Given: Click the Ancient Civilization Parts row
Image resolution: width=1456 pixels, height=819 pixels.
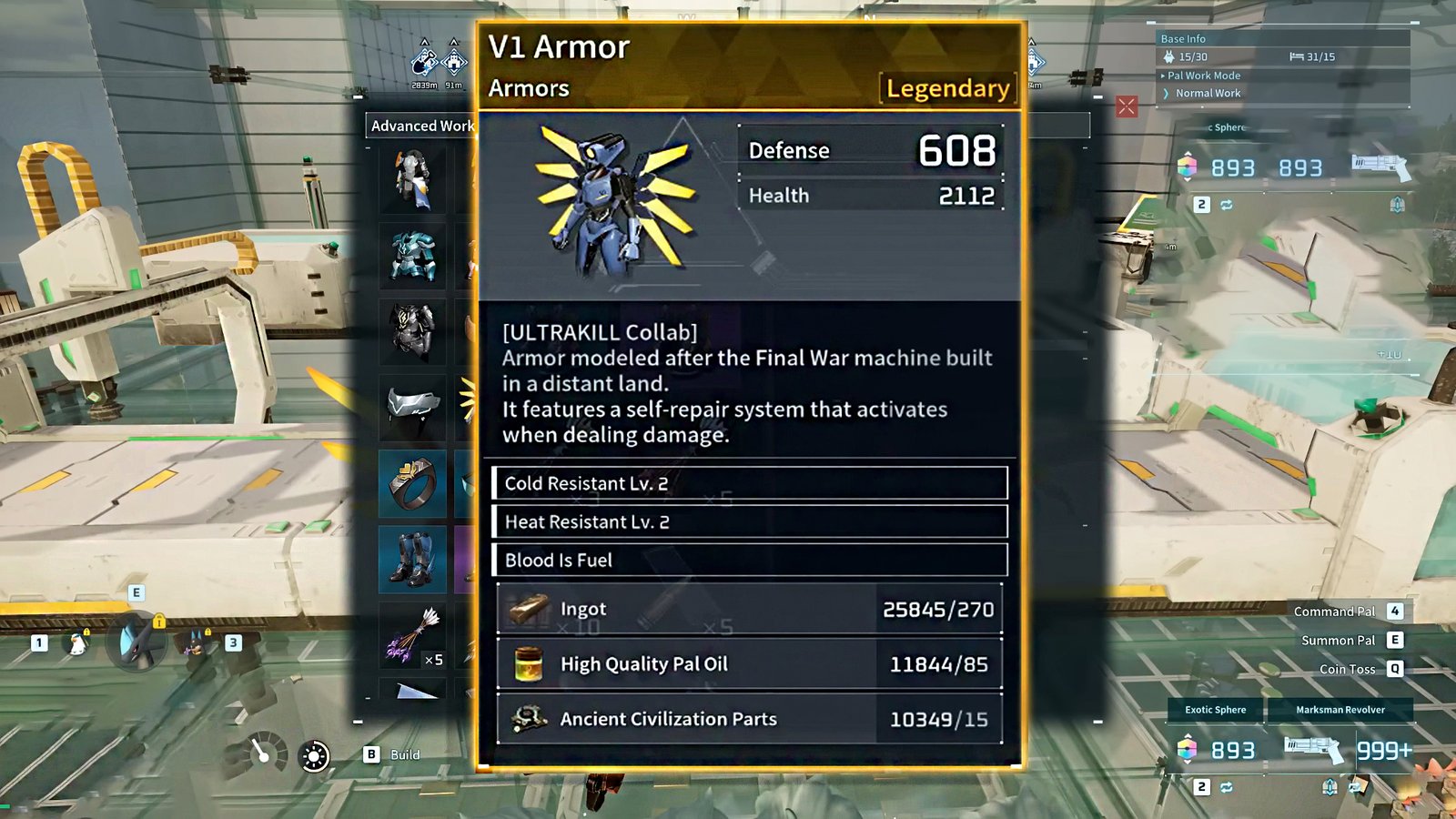Looking at the screenshot, I should point(749,719).
